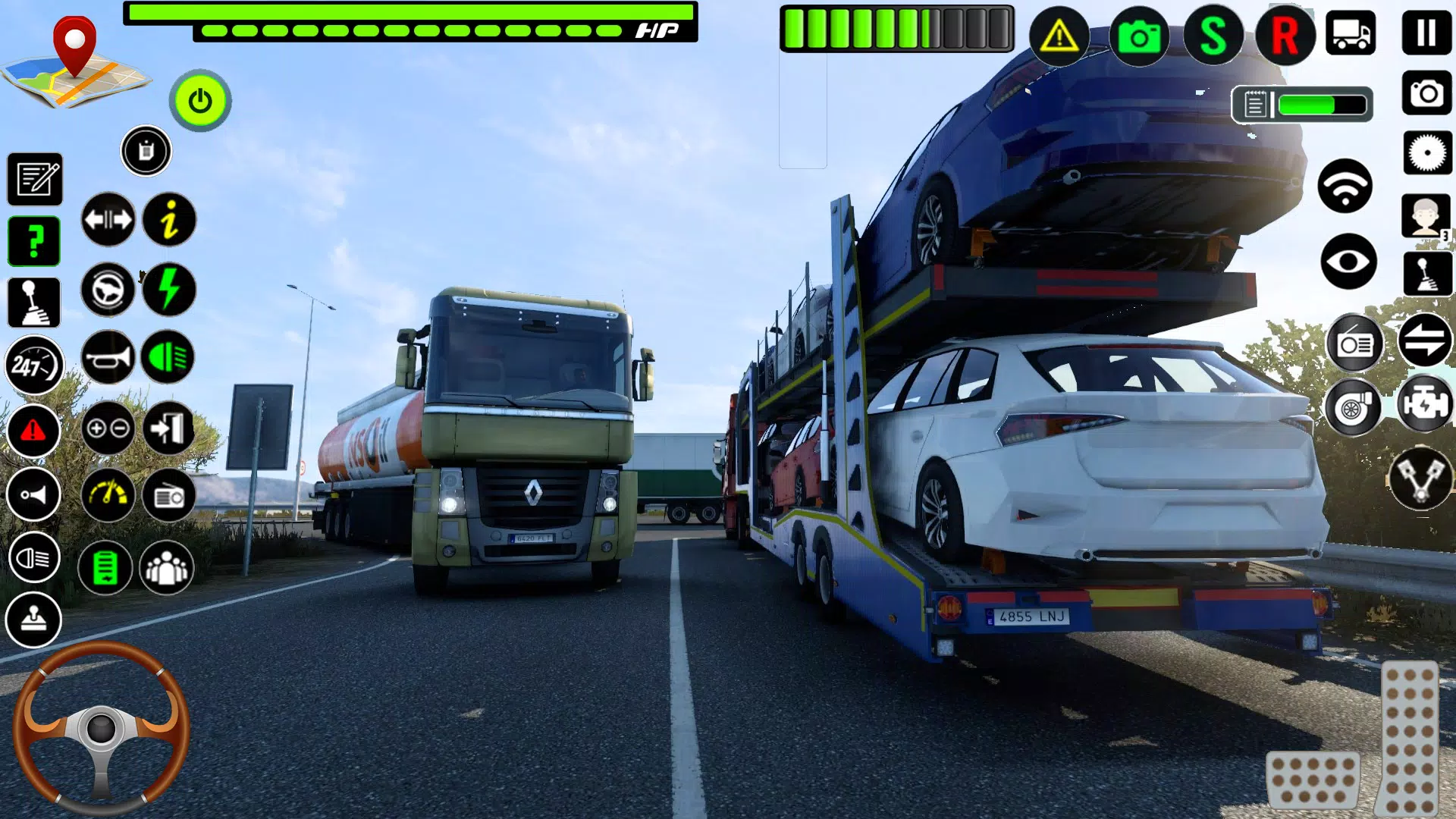Open the speedometer 247 gauge icon
This screenshot has height=819, width=1456.
pyautogui.click(x=34, y=366)
